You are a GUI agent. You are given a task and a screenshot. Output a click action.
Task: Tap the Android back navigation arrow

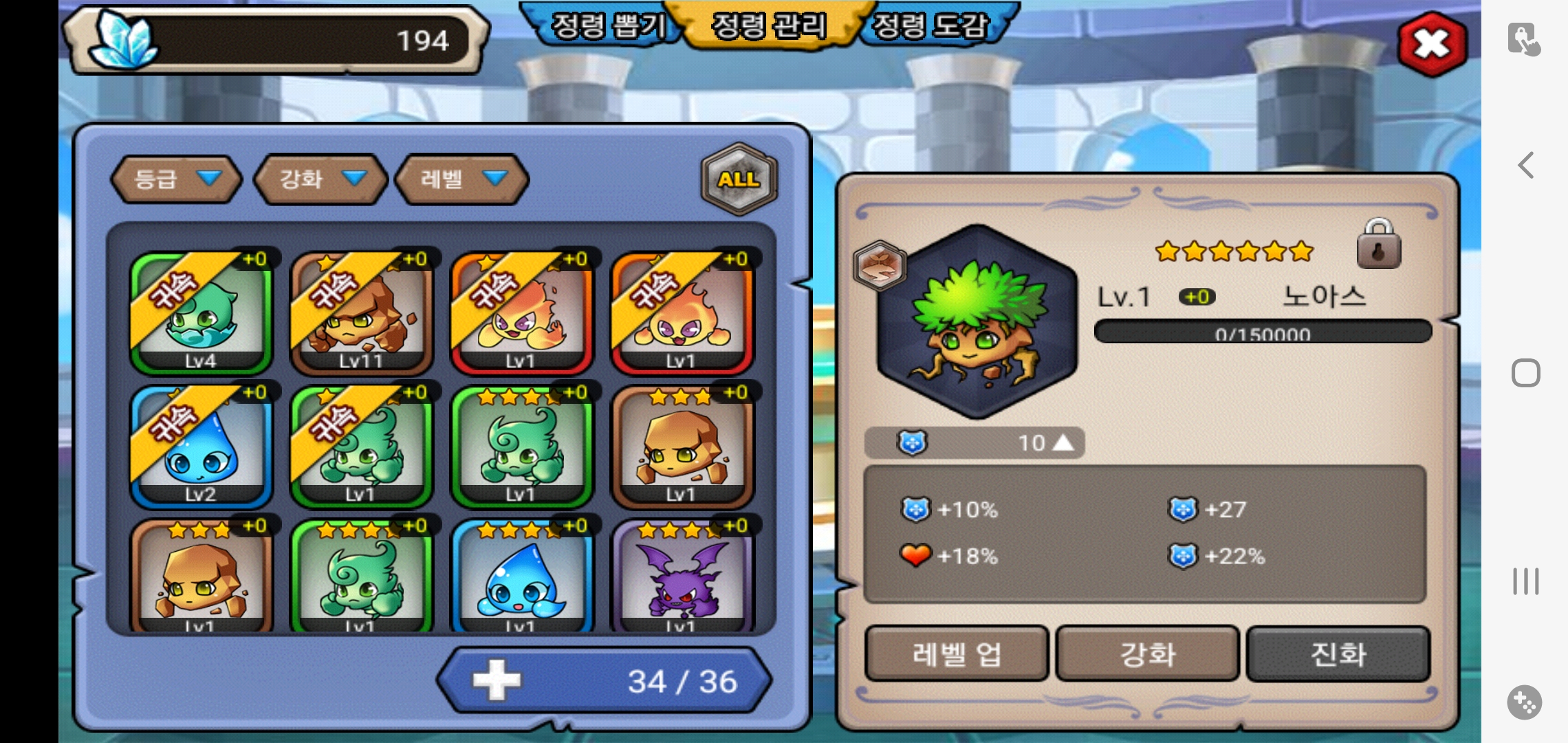pyautogui.click(x=1525, y=165)
